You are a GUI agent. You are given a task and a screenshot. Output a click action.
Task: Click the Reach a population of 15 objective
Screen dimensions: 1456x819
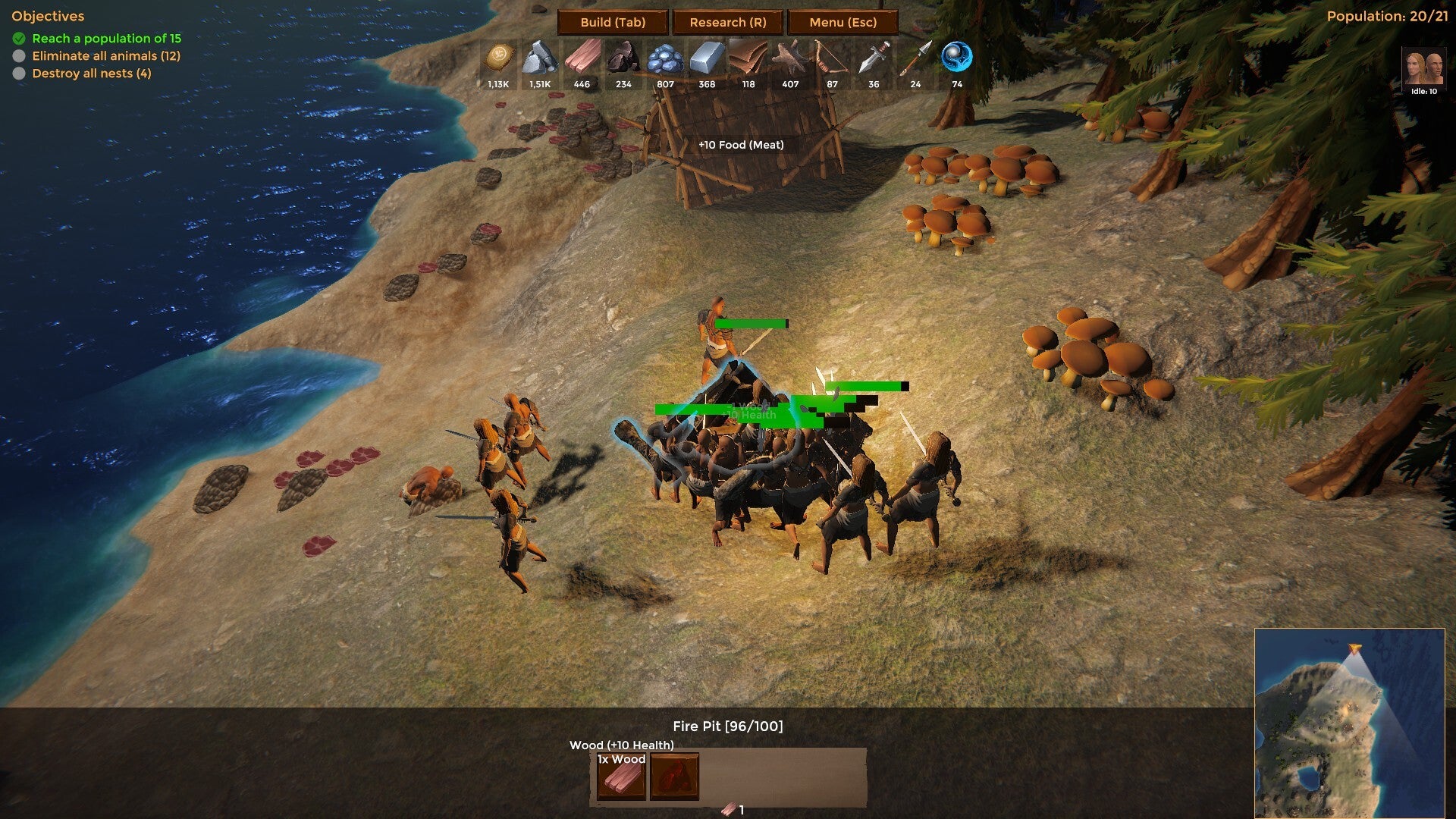point(106,39)
